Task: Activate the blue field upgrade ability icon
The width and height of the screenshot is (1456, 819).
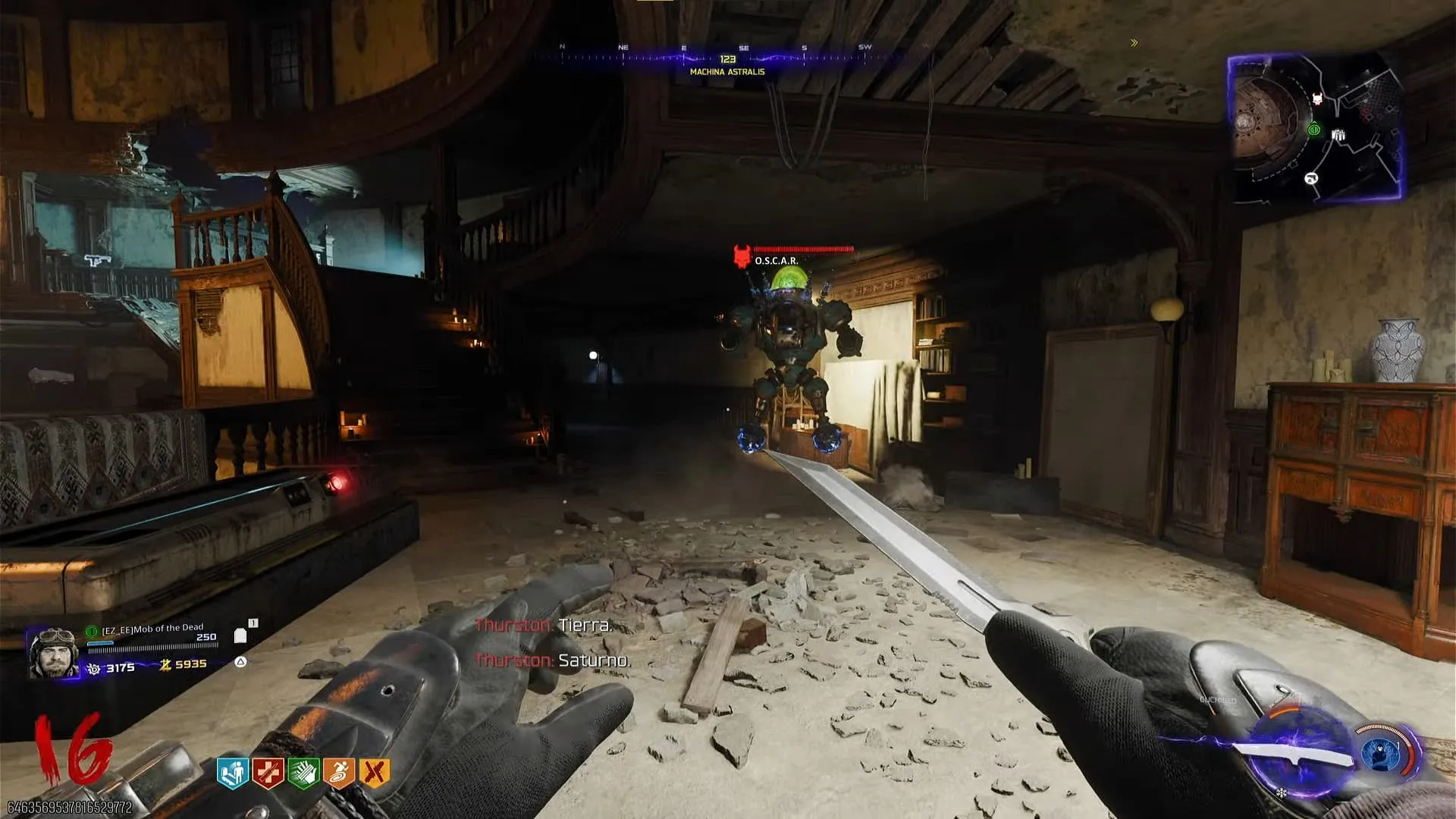Action: pyautogui.click(x=1382, y=755)
